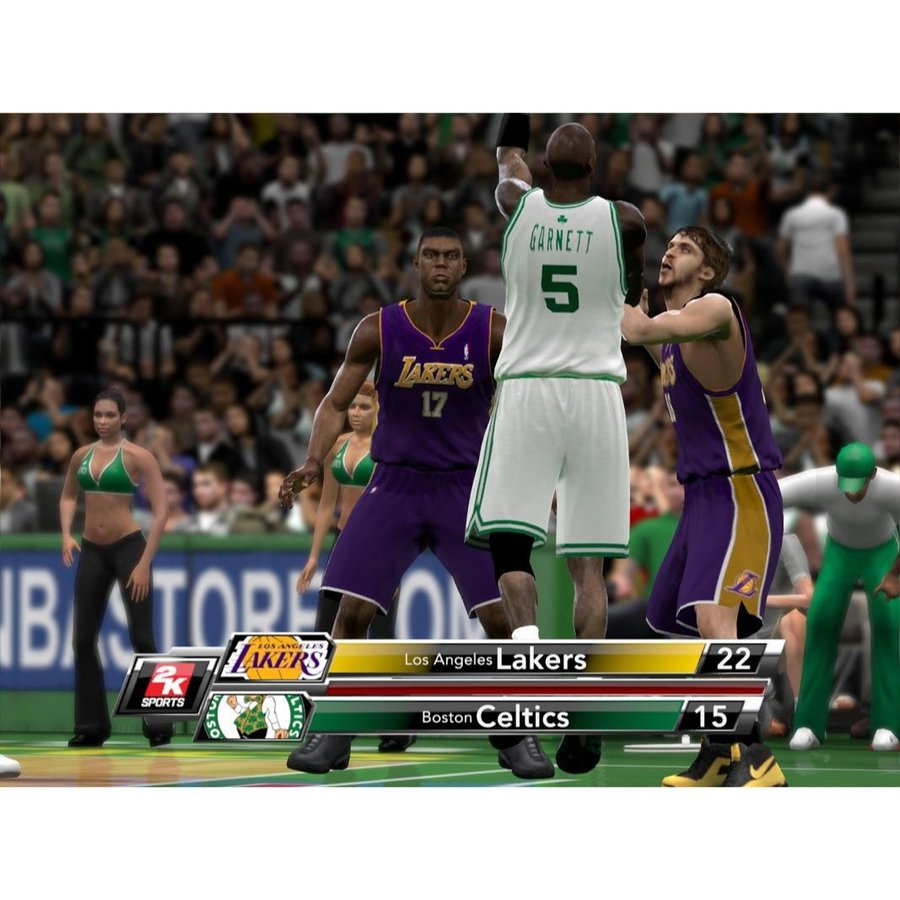Click the 2K Sports logo badge
Image resolution: width=900 pixels, height=900 pixels.
166,685
